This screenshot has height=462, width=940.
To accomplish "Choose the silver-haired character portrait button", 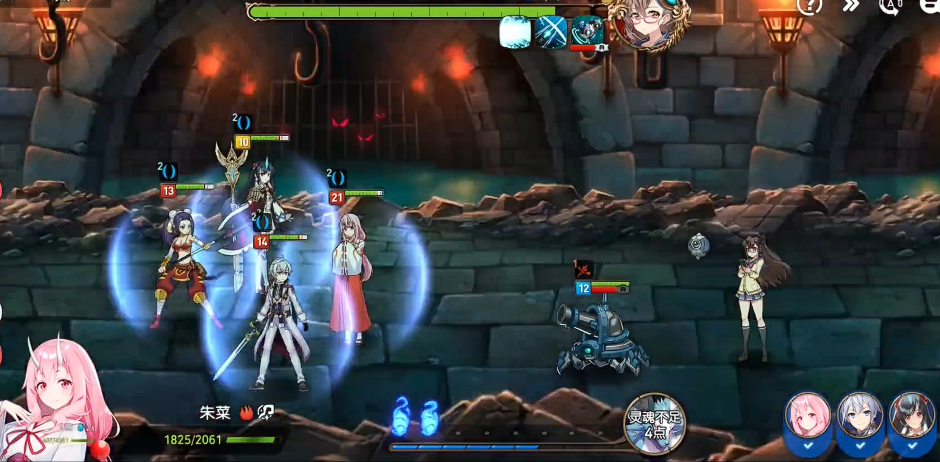I will [x=859, y=420].
